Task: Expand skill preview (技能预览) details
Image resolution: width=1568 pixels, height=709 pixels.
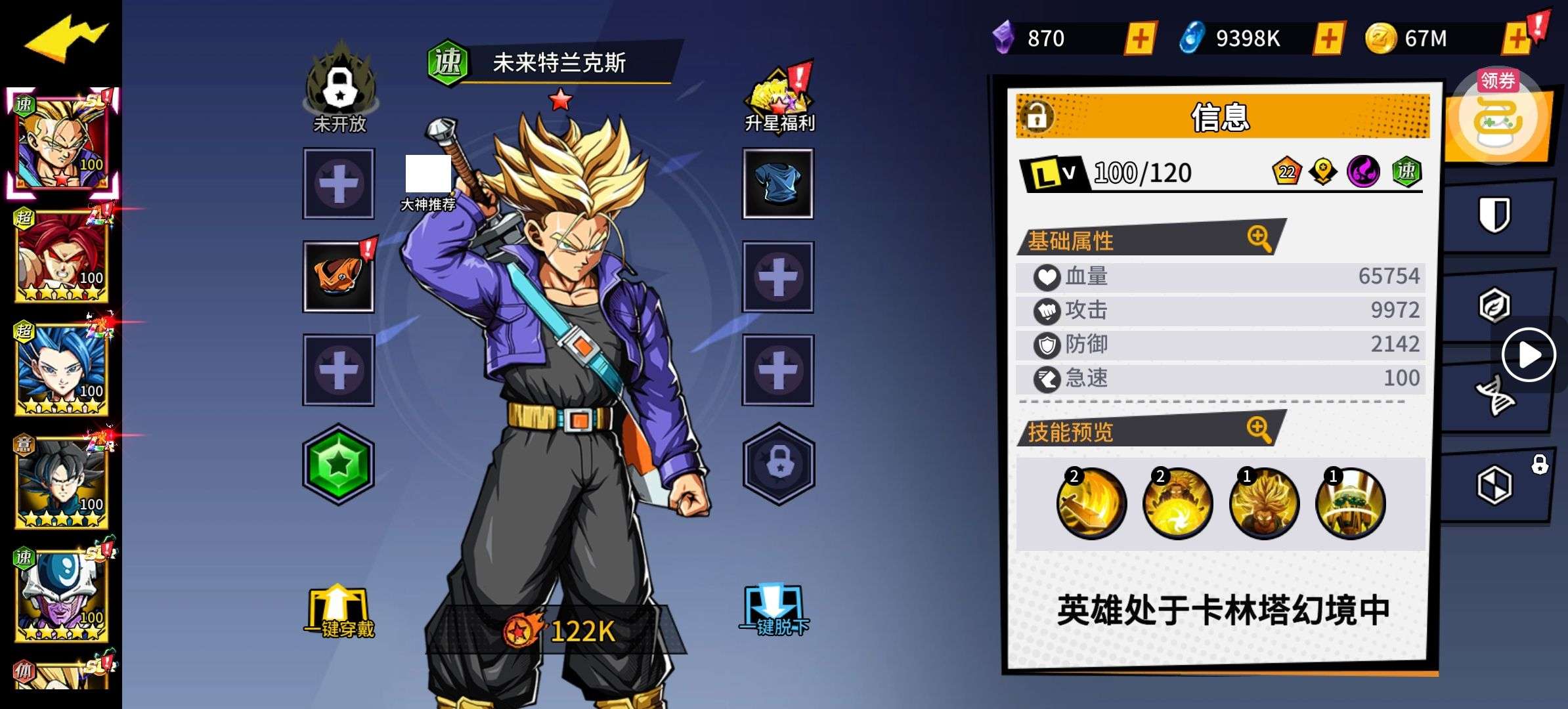Action: click(1259, 430)
